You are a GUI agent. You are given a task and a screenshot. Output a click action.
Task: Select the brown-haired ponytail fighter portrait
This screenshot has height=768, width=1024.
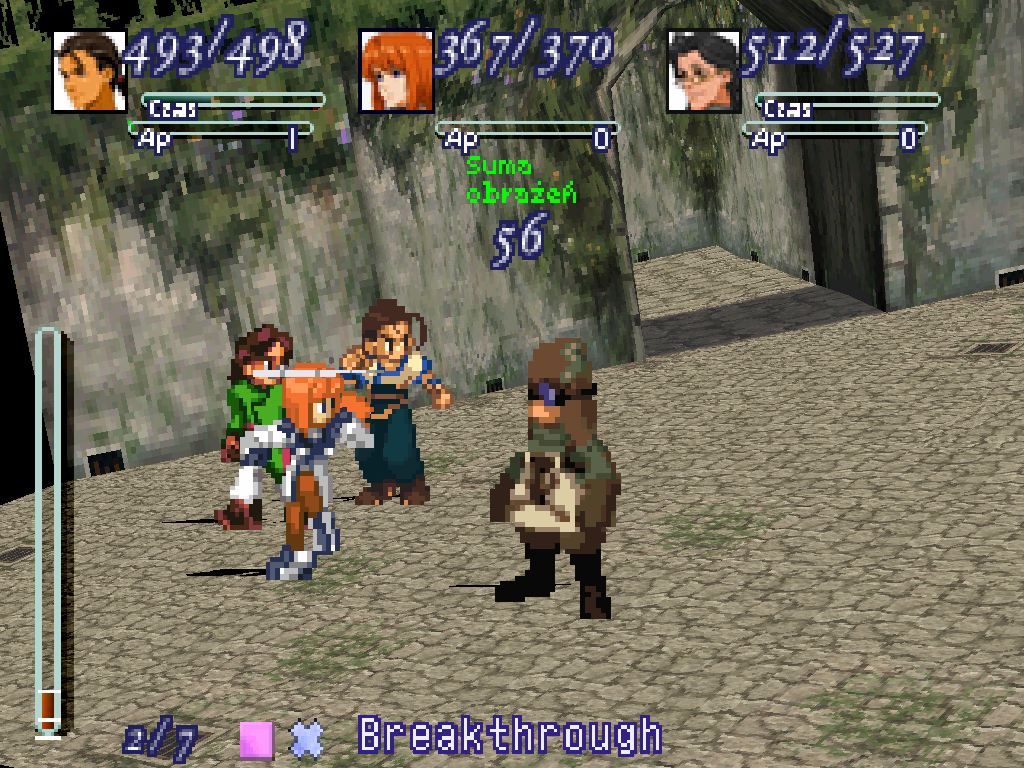[x=89, y=71]
